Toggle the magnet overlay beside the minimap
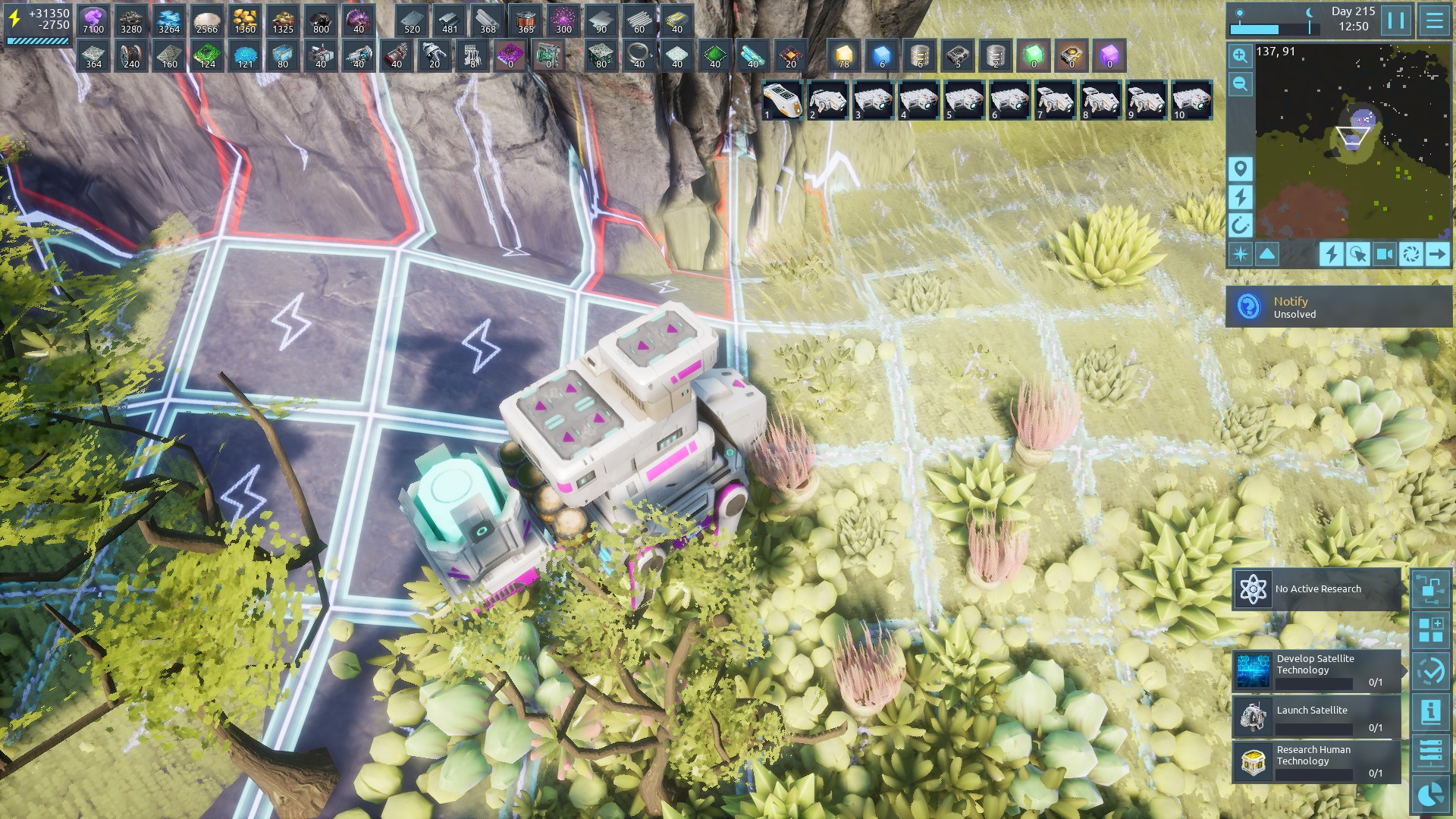This screenshot has height=819, width=1456. 1241,225
